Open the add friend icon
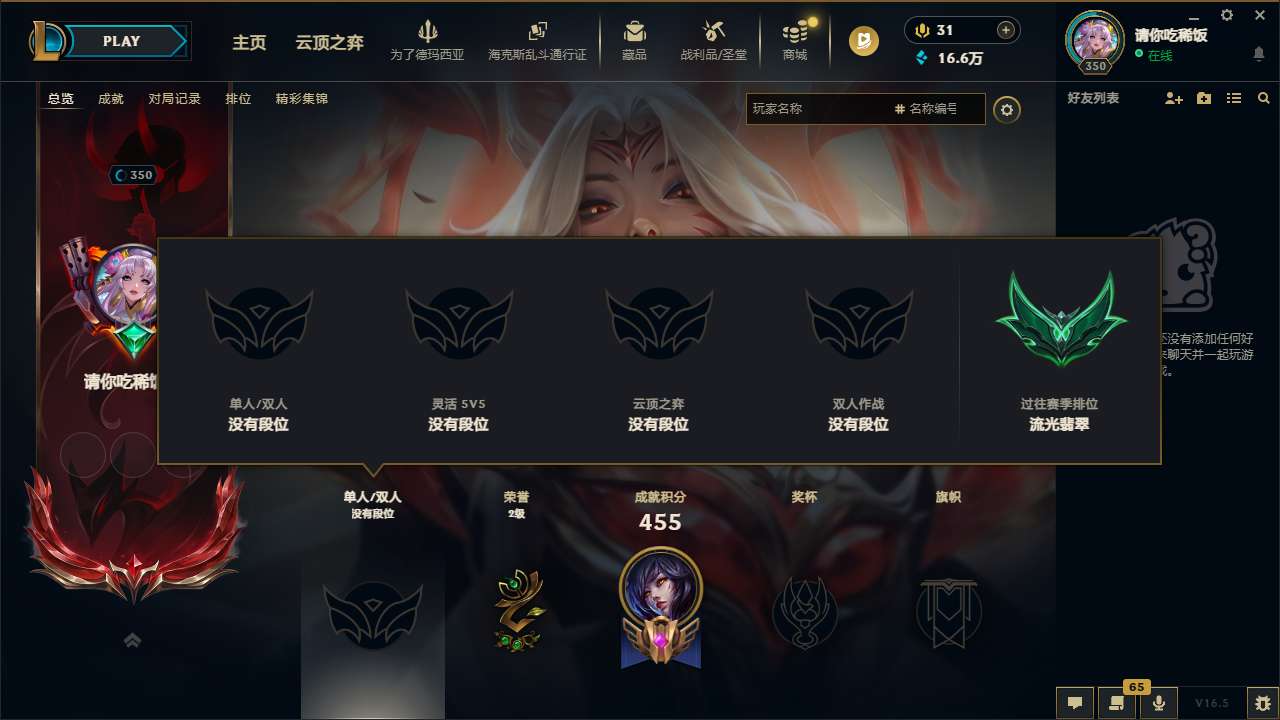This screenshot has width=1280, height=720. click(x=1172, y=98)
